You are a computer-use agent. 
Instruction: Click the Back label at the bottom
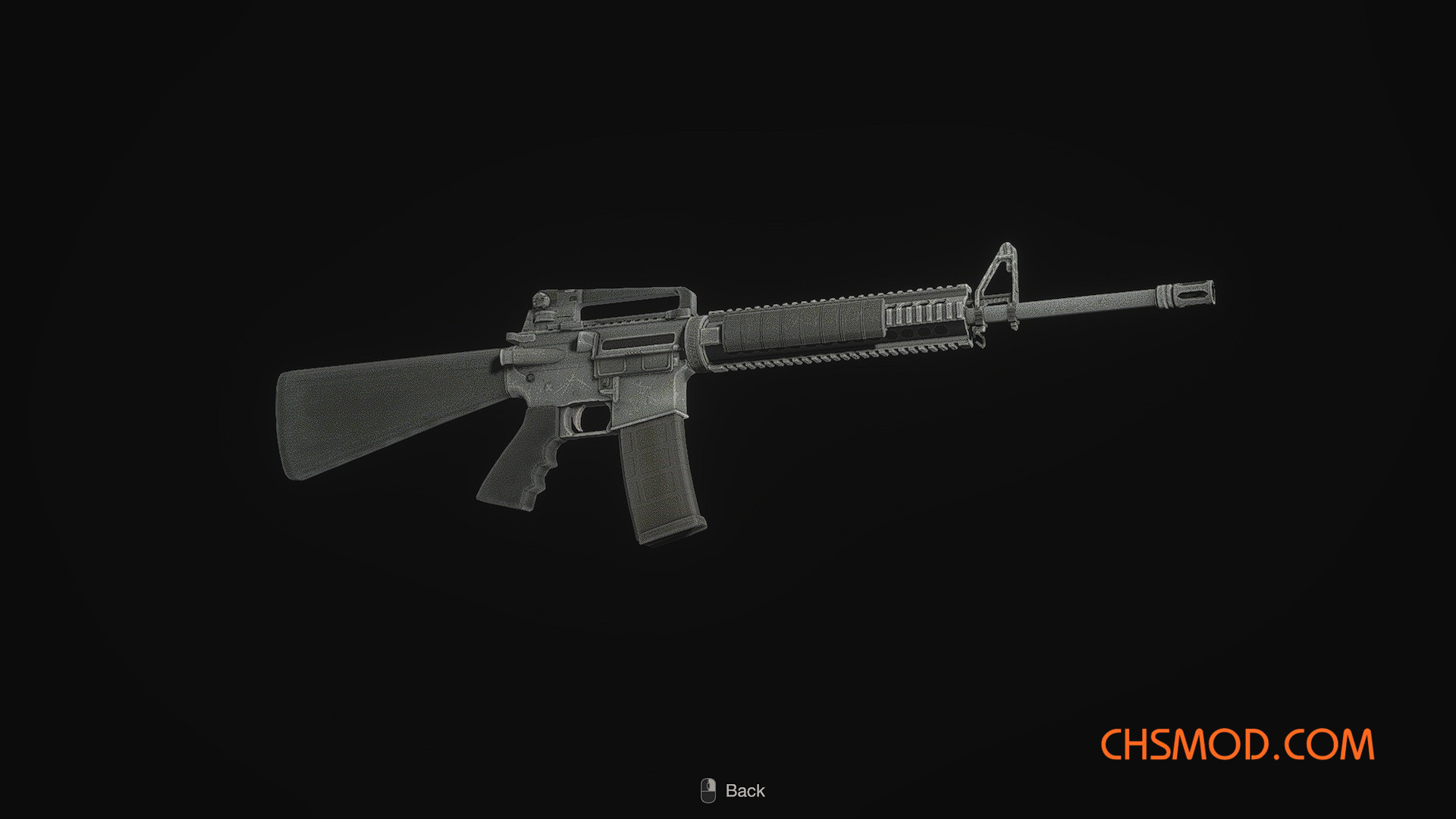click(x=746, y=790)
